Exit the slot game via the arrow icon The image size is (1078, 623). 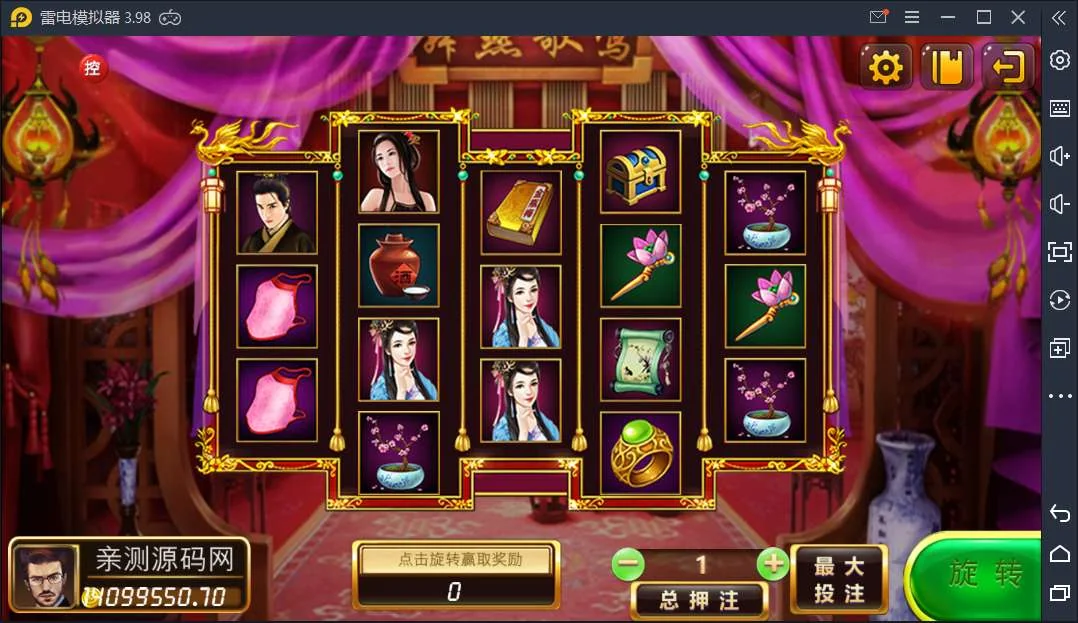[x=1007, y=67]
